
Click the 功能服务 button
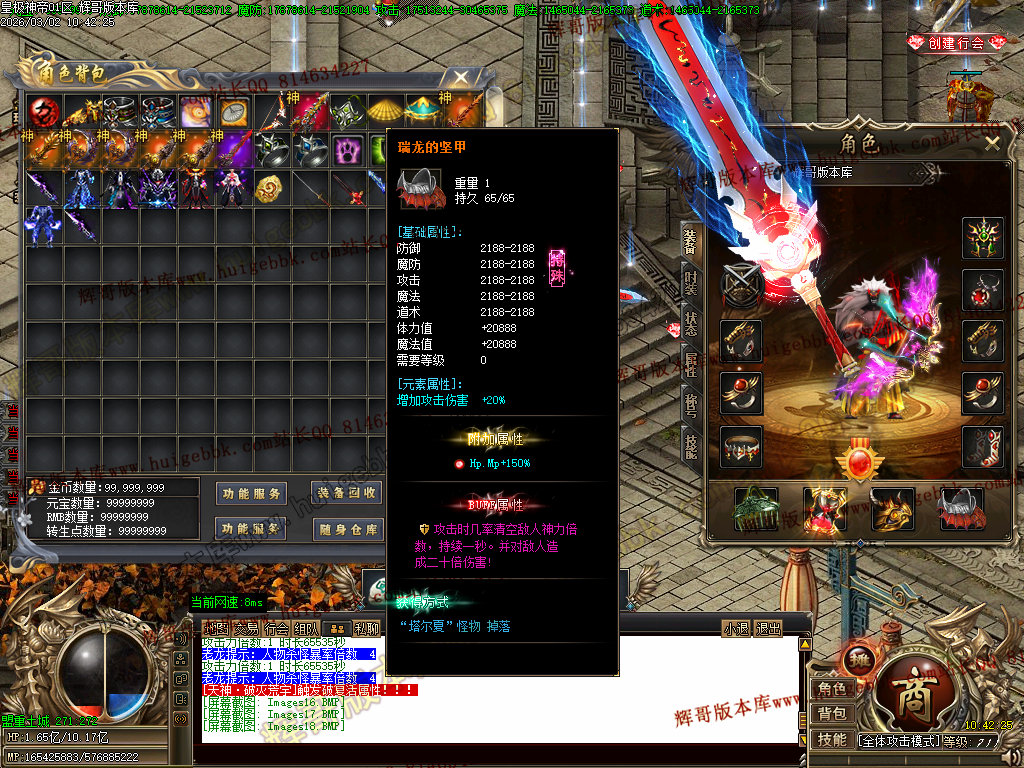[x=250, y=493]
